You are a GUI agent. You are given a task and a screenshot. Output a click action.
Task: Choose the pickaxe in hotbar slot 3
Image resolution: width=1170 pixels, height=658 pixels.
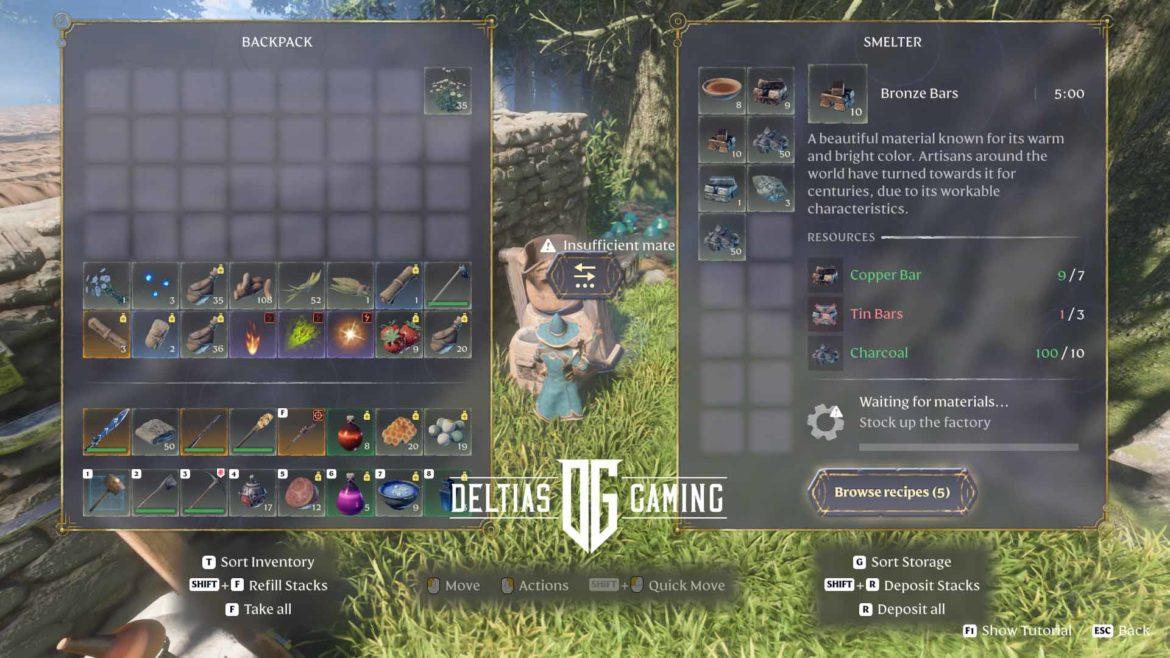[x=204, y=493]
